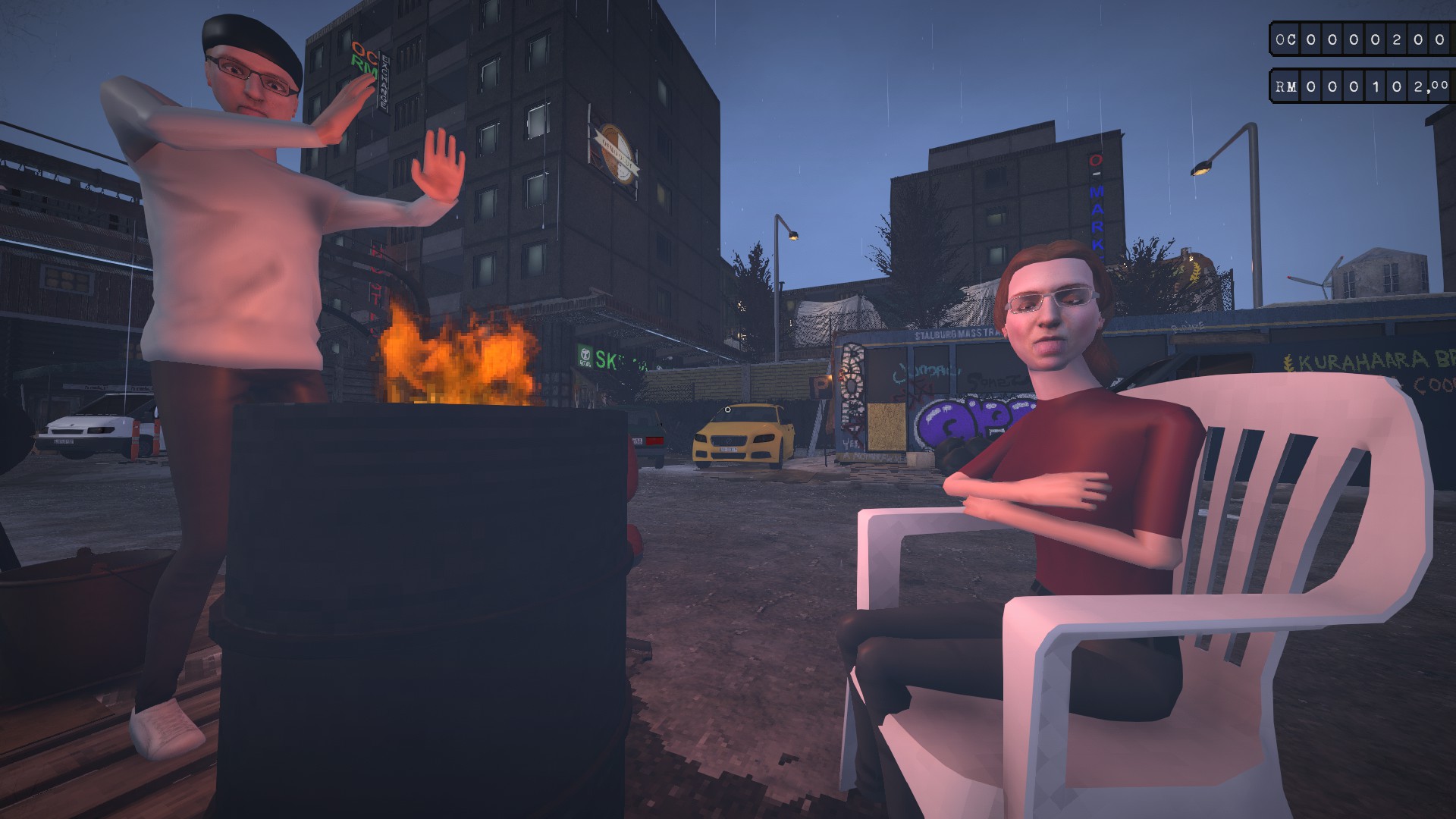Viewport: 1456px width, 819px height.
Task: Select the OC RM EXCHANGE neon sign
Action: point(364,61)
